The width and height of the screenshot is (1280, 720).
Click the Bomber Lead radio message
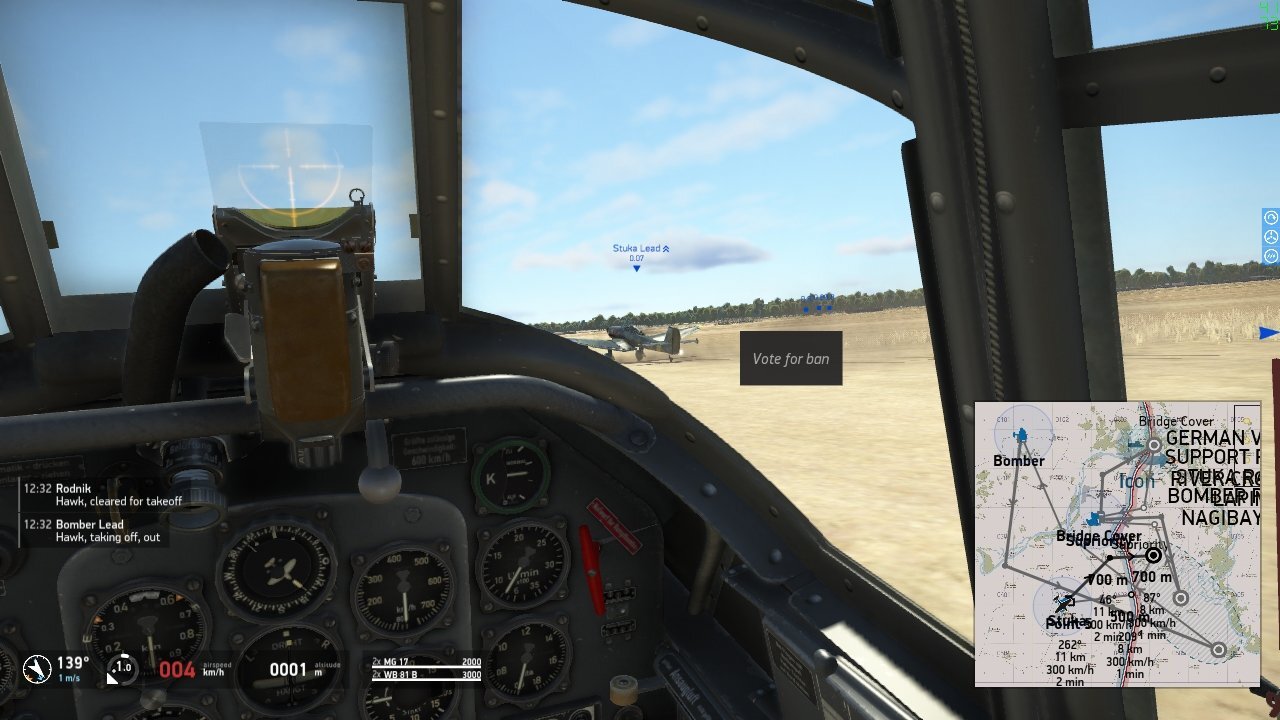[93, 531]
